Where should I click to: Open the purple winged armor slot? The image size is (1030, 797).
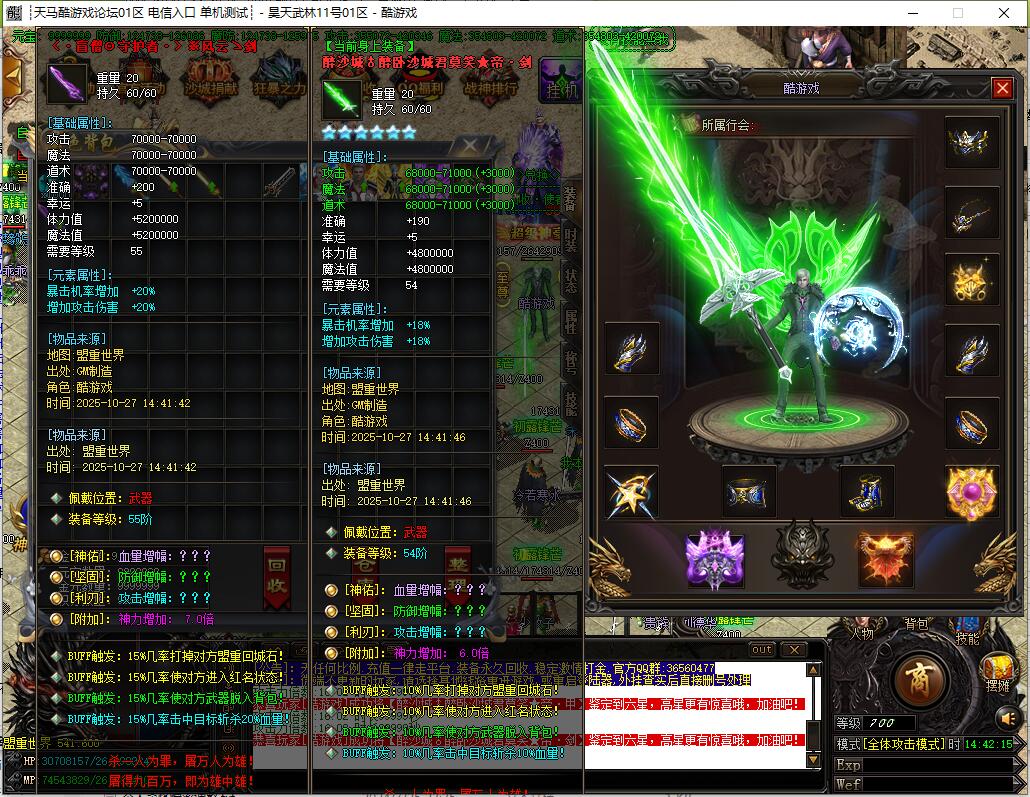tap(715, 560)
